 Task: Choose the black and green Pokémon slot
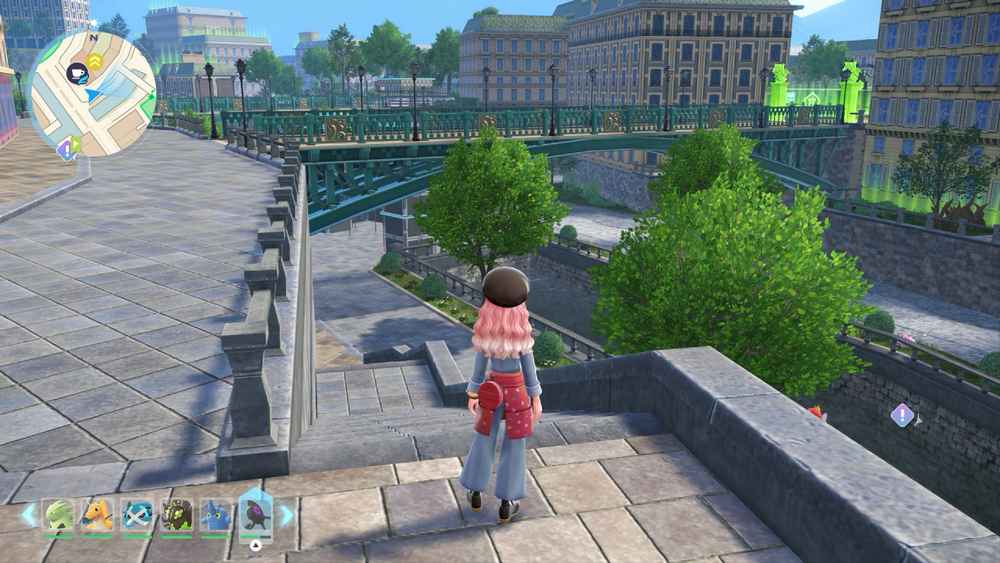tap(177, 515)
